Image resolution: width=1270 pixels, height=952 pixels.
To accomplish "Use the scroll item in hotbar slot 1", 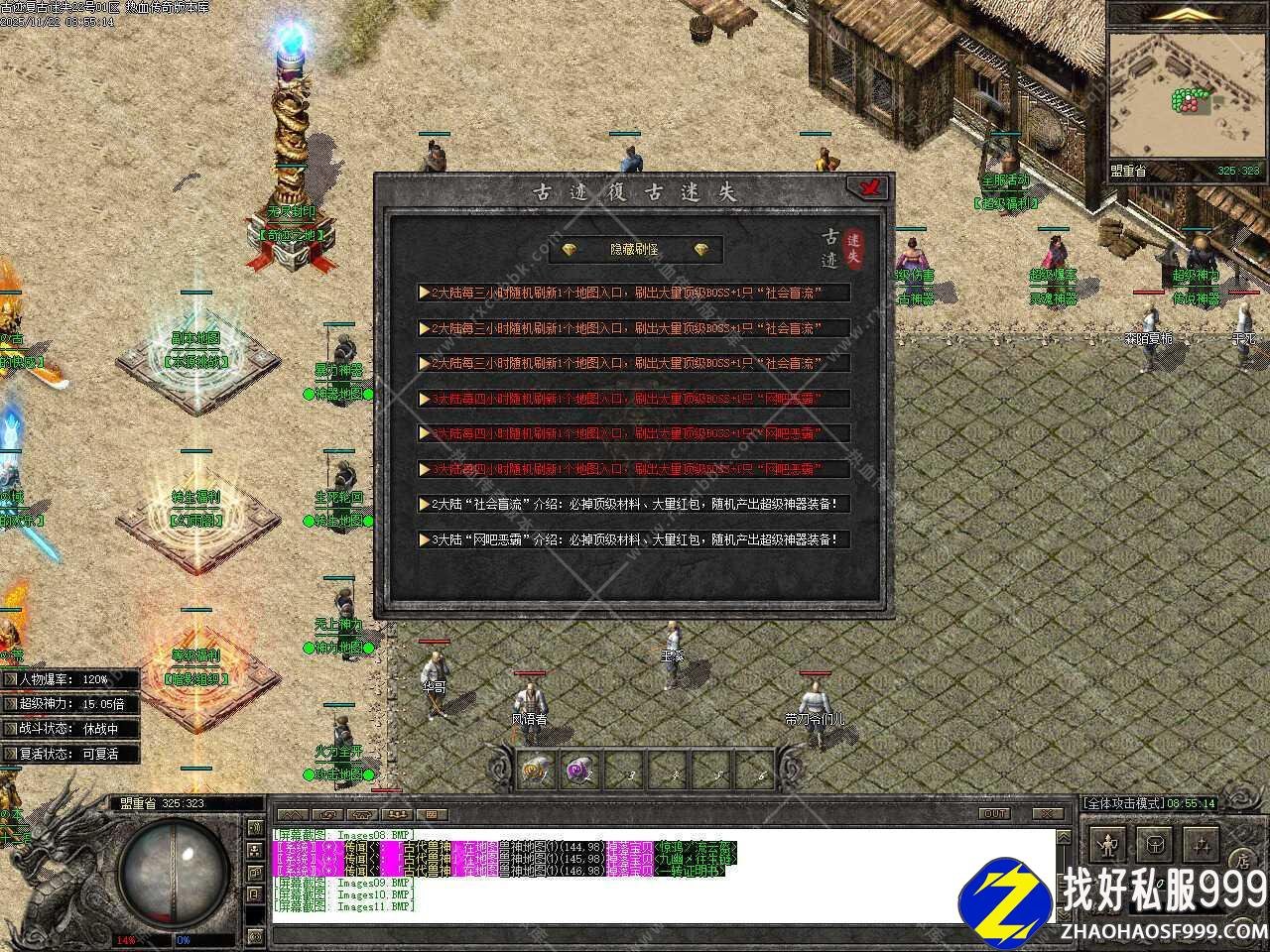I will [x=537, y=770].
